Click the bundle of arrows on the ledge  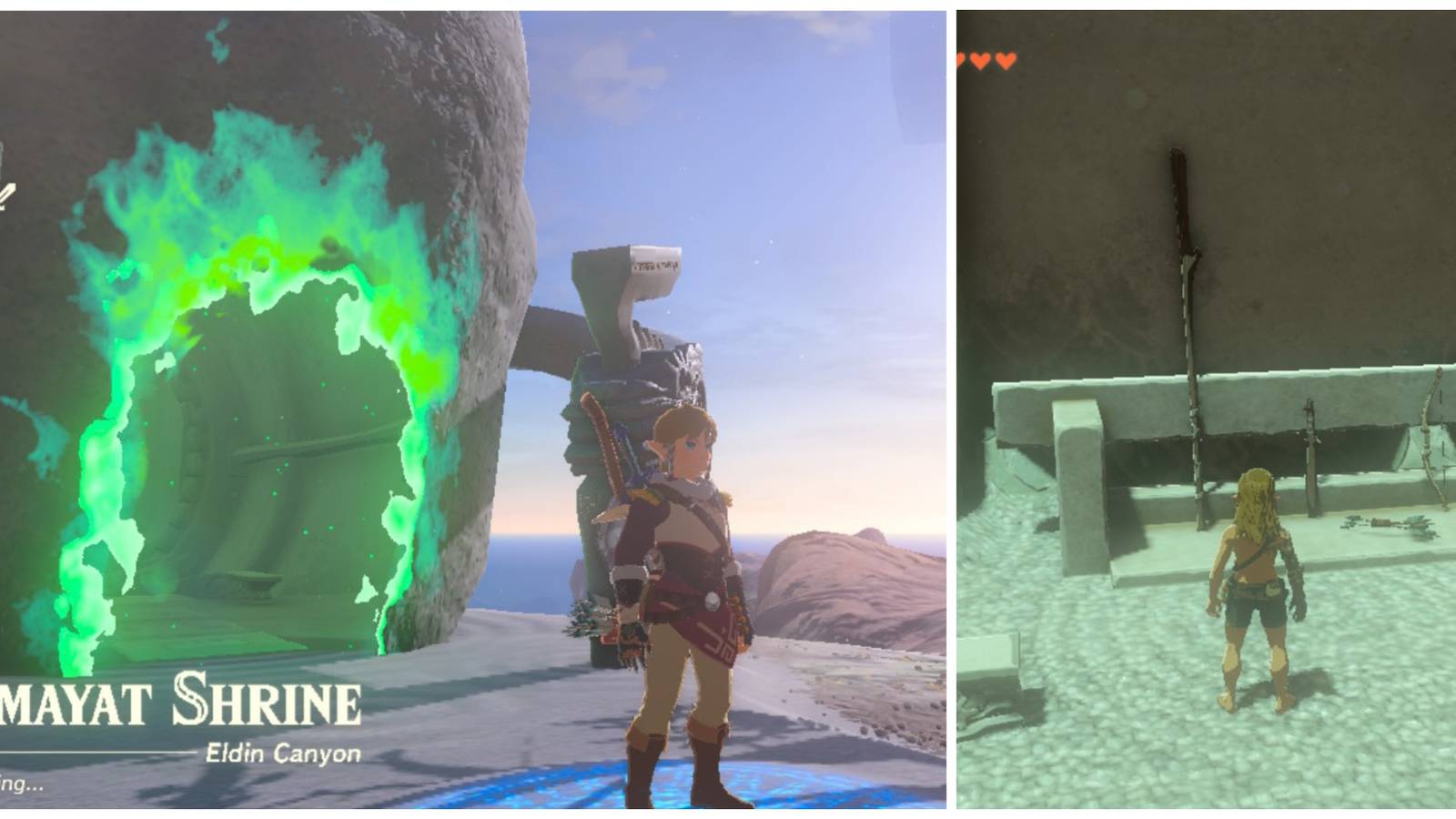[1385, 524]
